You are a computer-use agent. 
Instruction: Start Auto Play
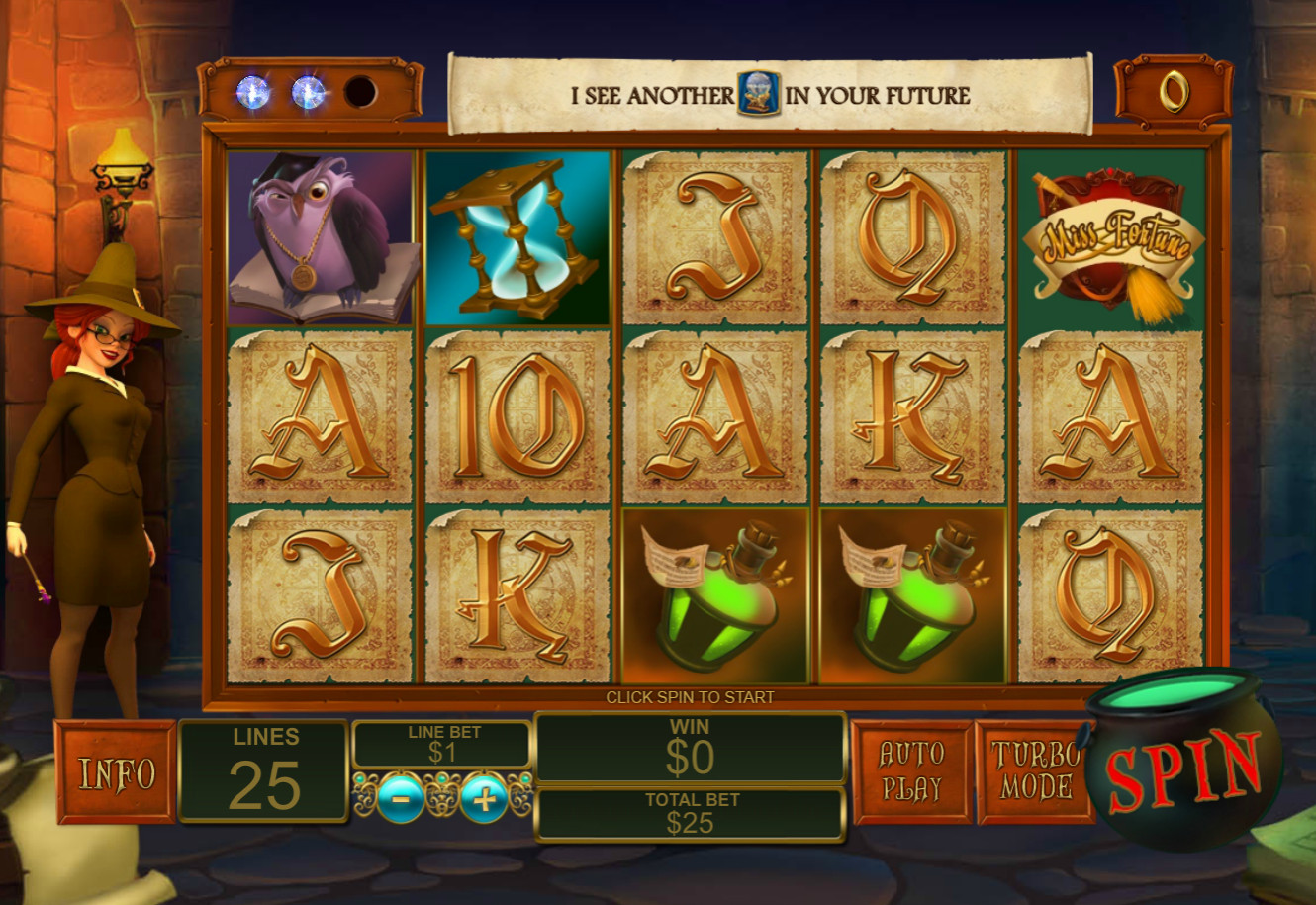(911, 771)
